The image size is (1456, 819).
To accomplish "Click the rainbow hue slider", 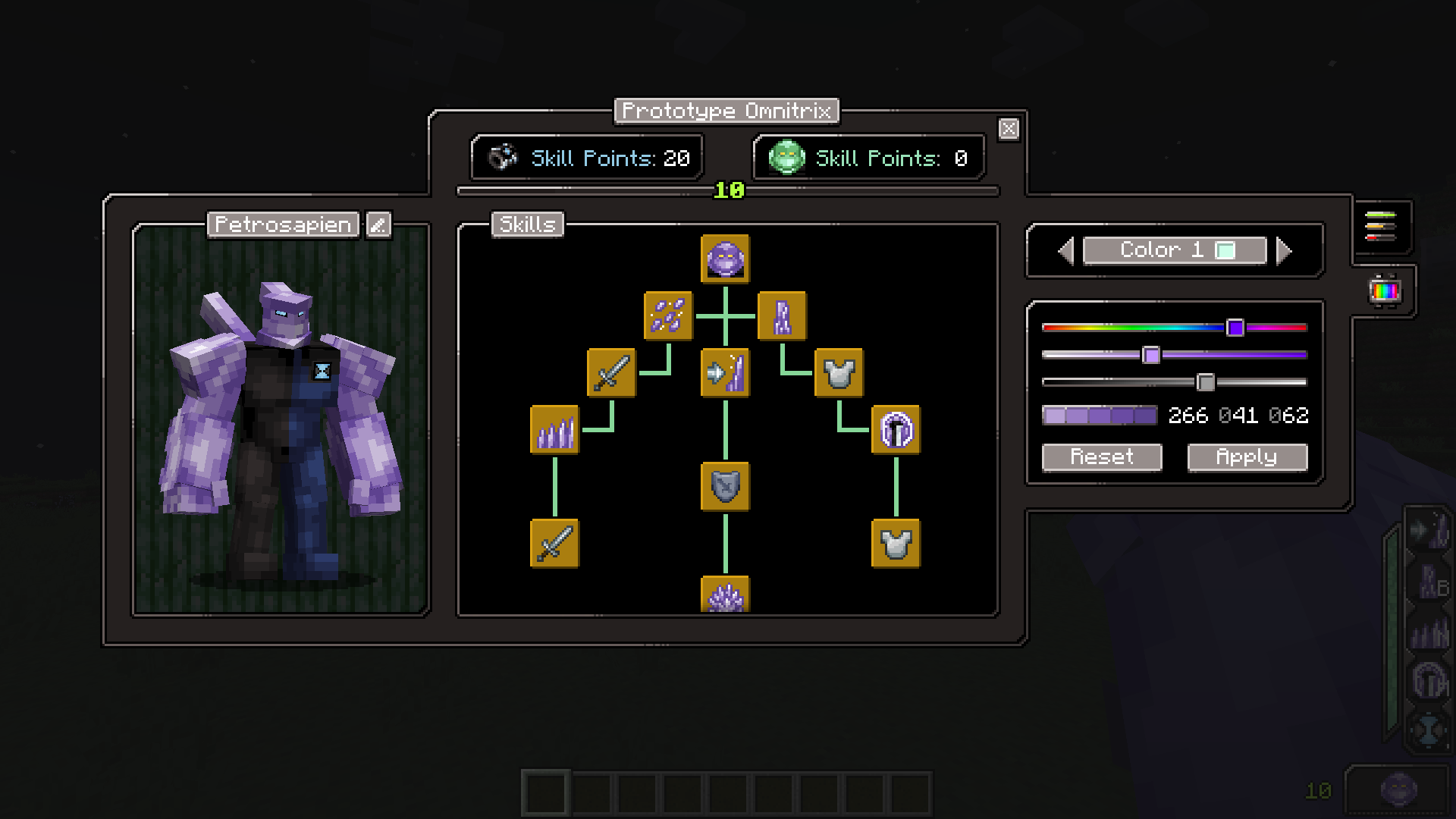I will click(1174, 328).
